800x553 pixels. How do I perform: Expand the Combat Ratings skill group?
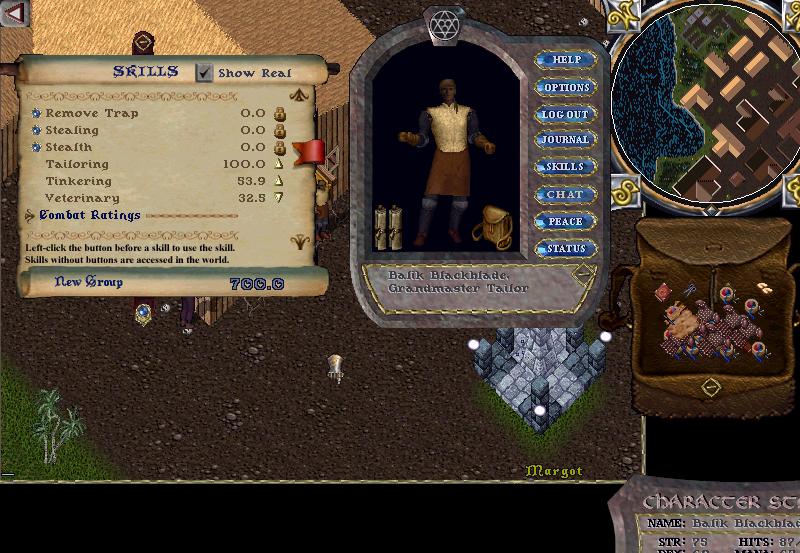[x=30, y=215]
